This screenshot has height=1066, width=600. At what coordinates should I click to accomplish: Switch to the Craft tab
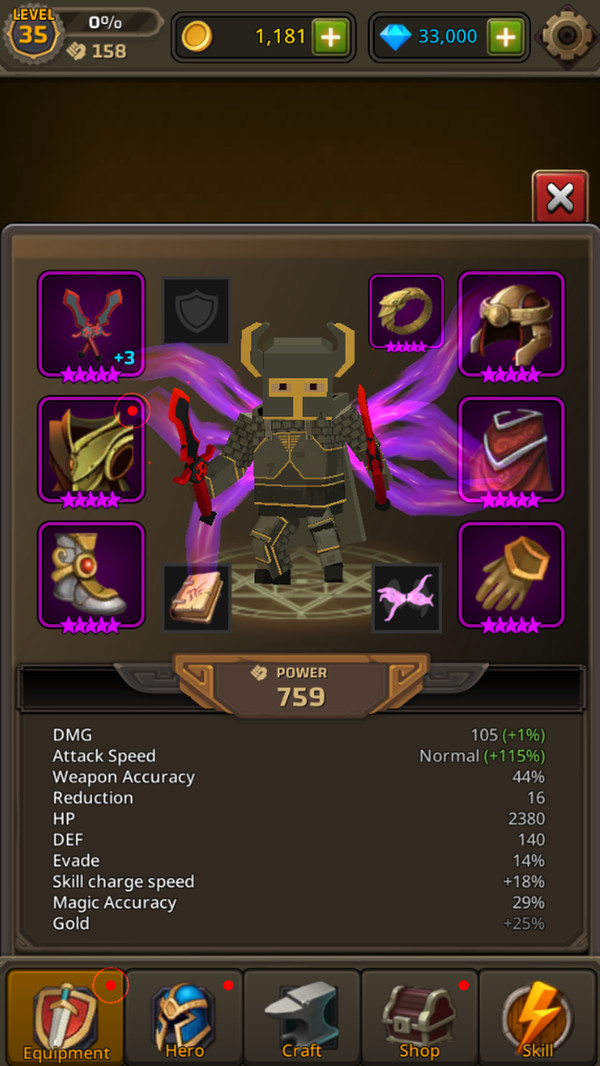[x=302, y=1018]
